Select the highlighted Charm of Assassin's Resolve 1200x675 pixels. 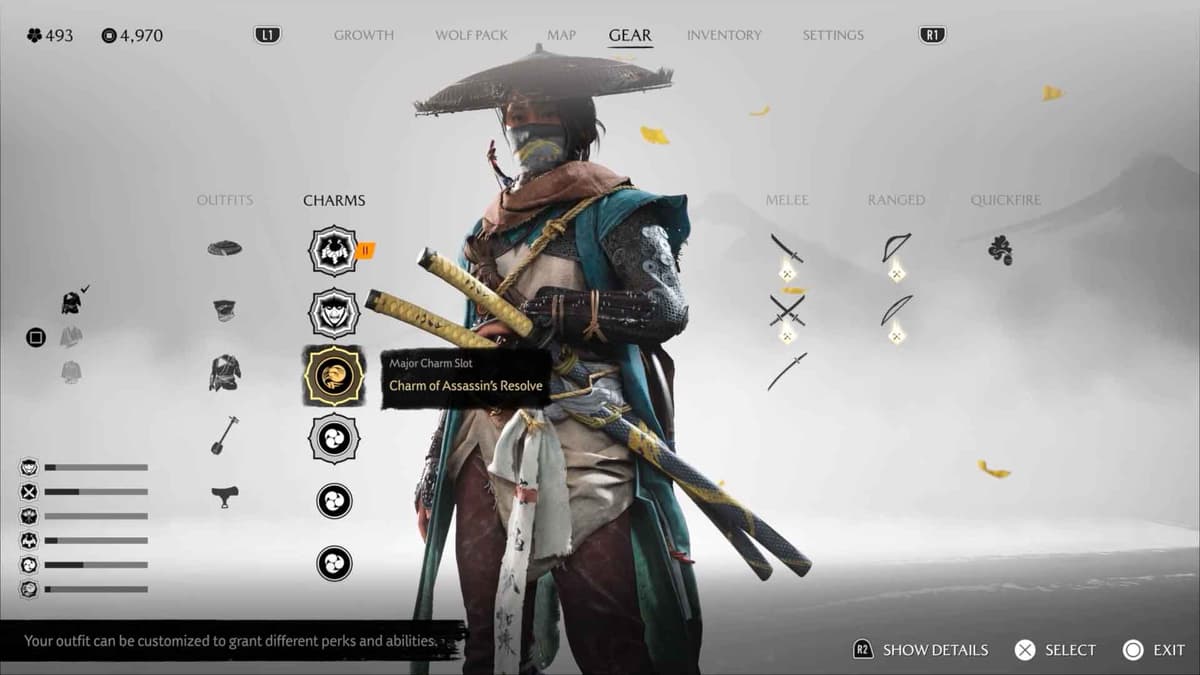[333, 375]
